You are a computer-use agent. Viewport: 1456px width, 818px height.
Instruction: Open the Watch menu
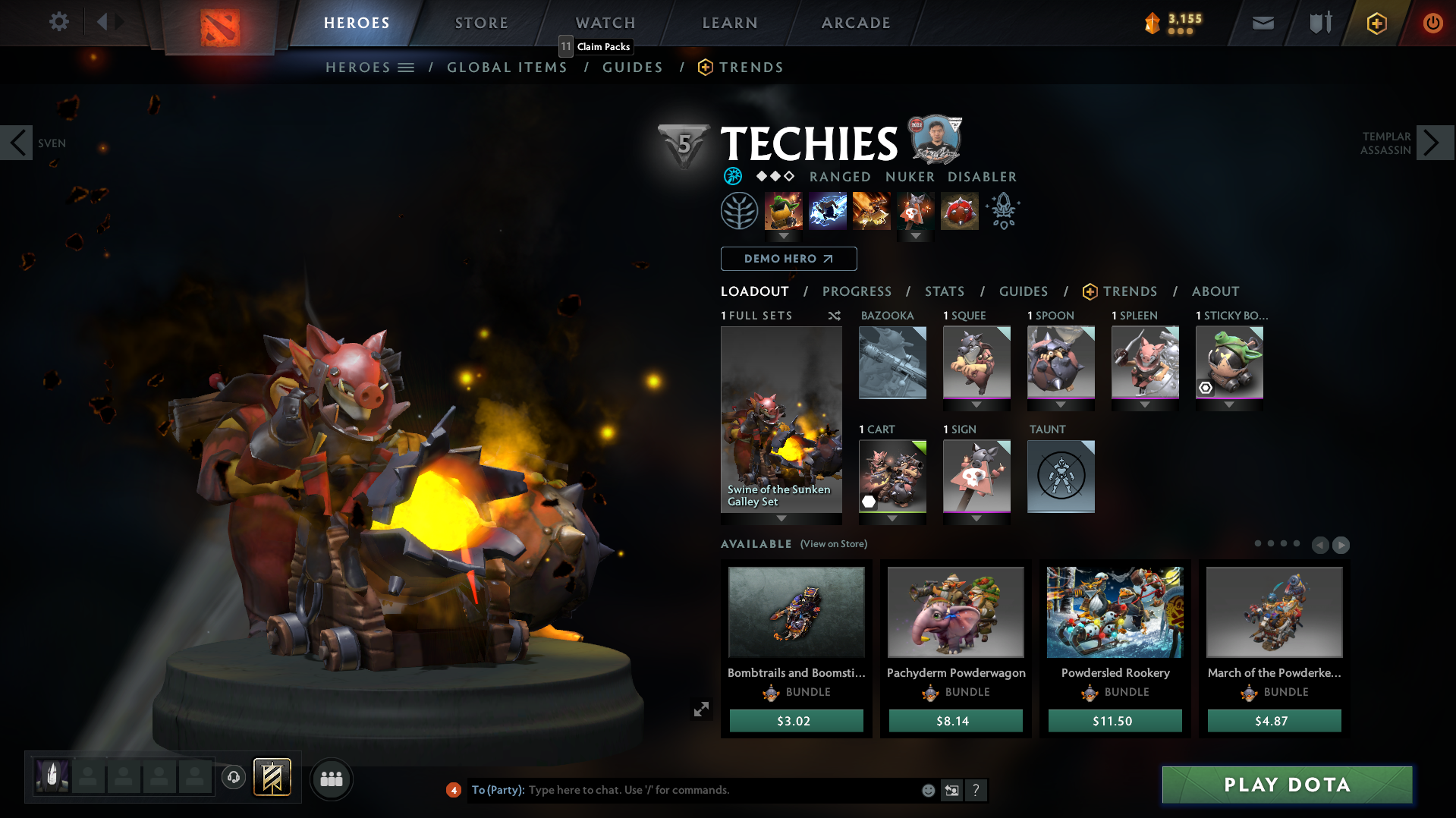coord(605,23)
